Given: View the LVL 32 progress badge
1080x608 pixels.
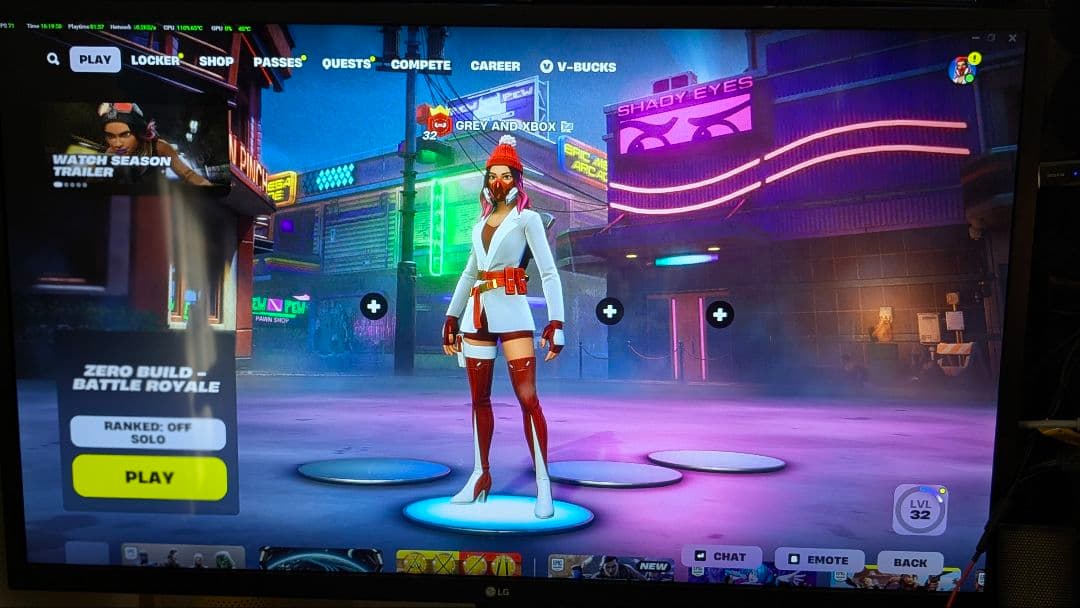Looking at the screenshot, I should click(x=919, y=510).
